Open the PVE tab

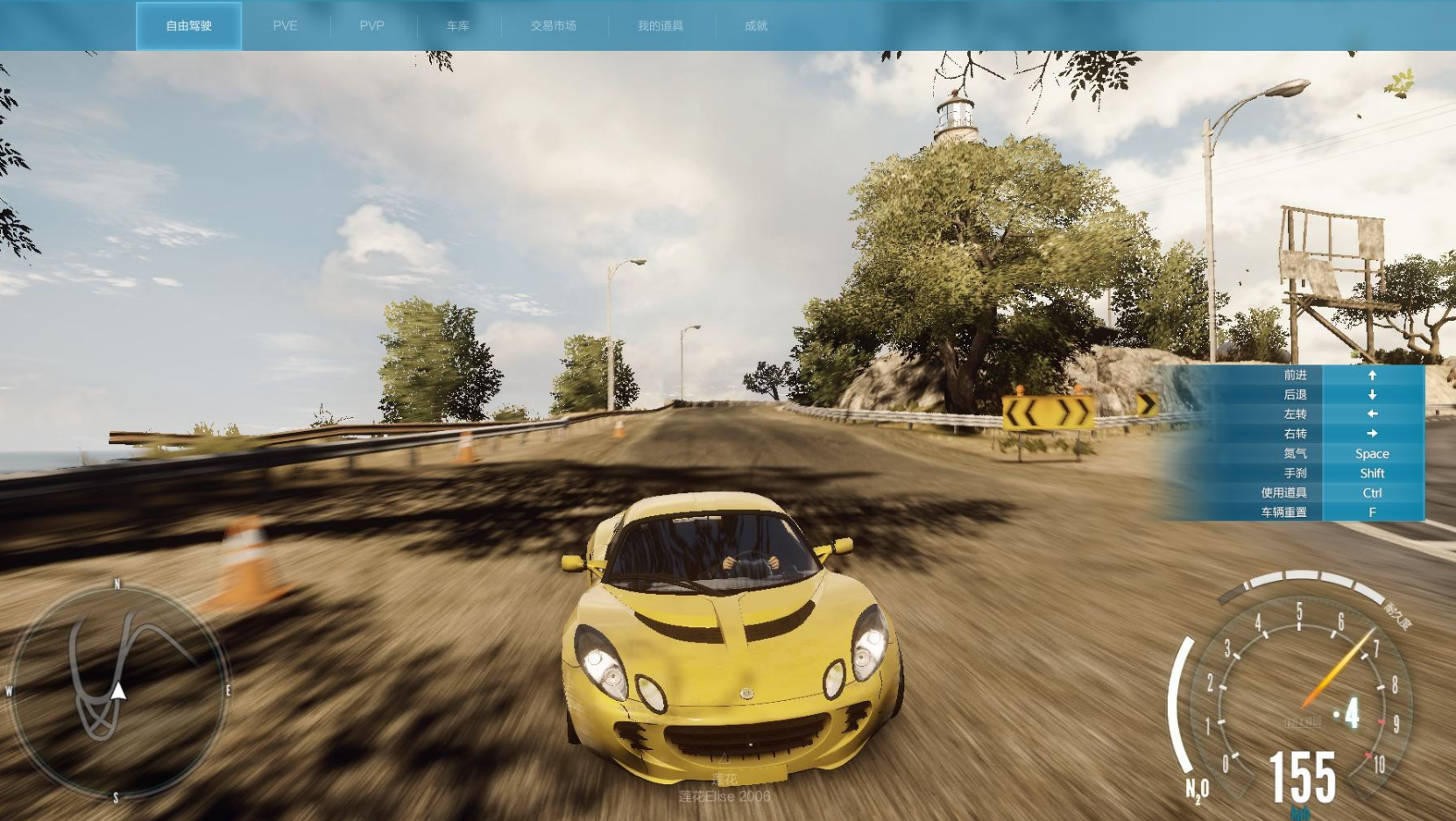click(x=285, y=26)
